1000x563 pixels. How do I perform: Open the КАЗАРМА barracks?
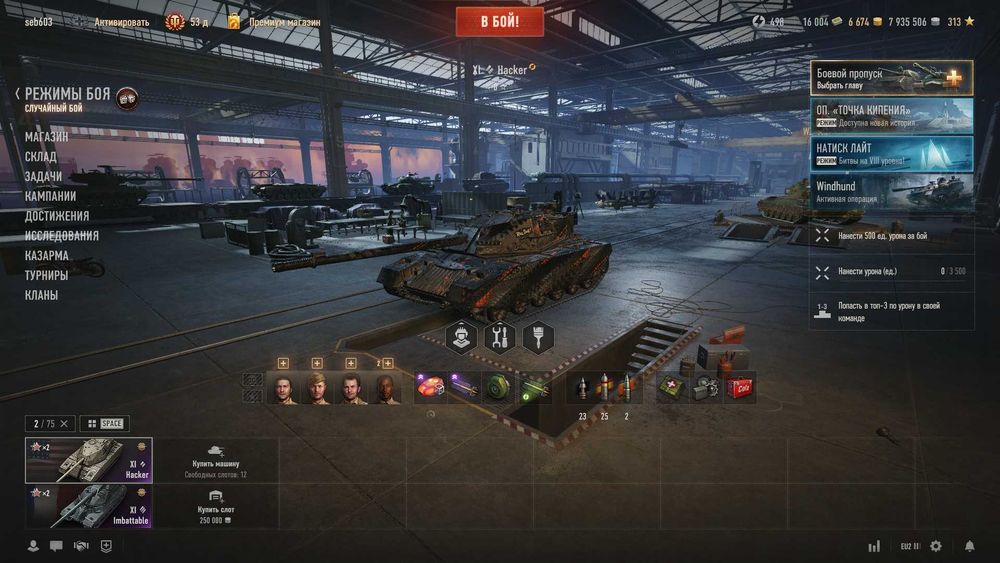[47, 256]
